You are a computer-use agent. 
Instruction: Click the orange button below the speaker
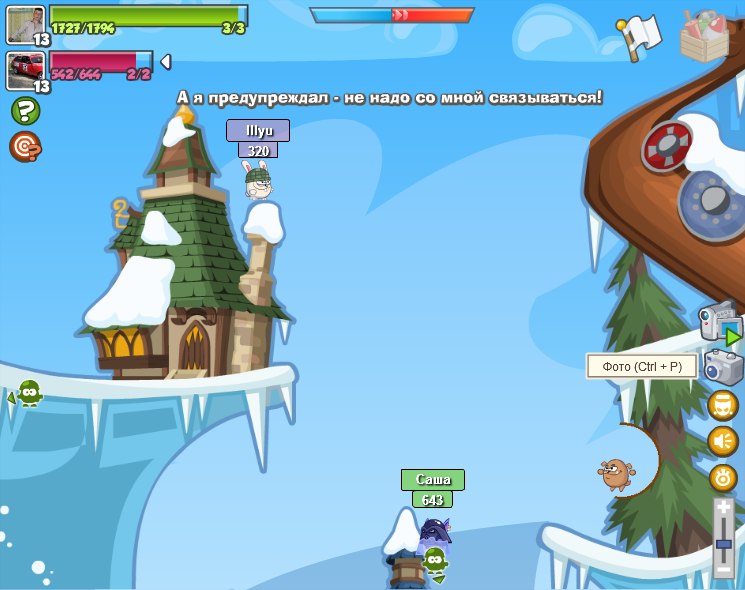click(723, 477)
